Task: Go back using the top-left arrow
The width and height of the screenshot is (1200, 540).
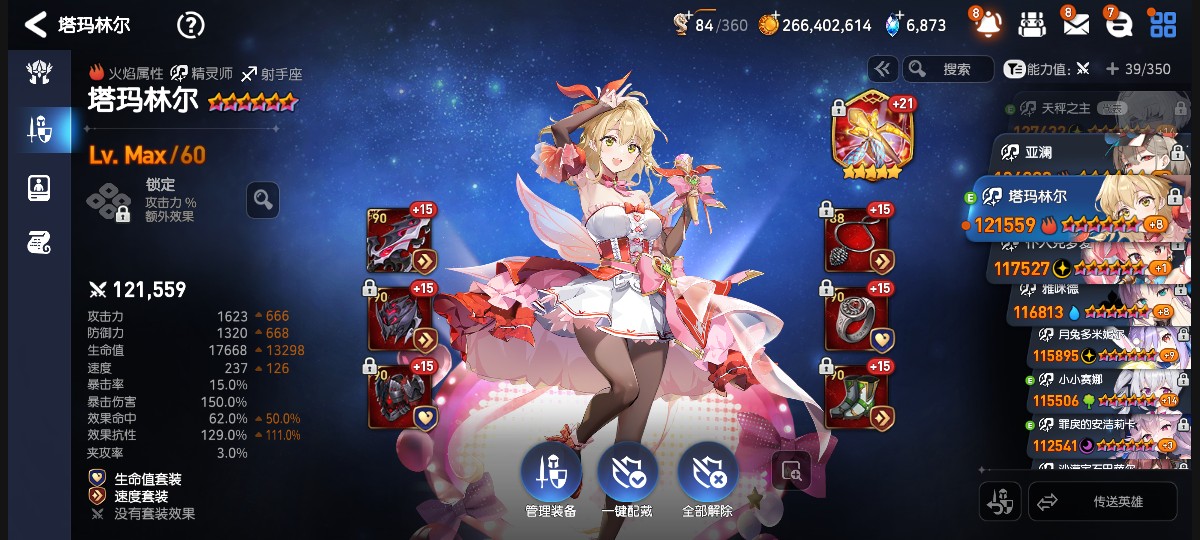Action: pyautogui.click(x=36, y=24)
